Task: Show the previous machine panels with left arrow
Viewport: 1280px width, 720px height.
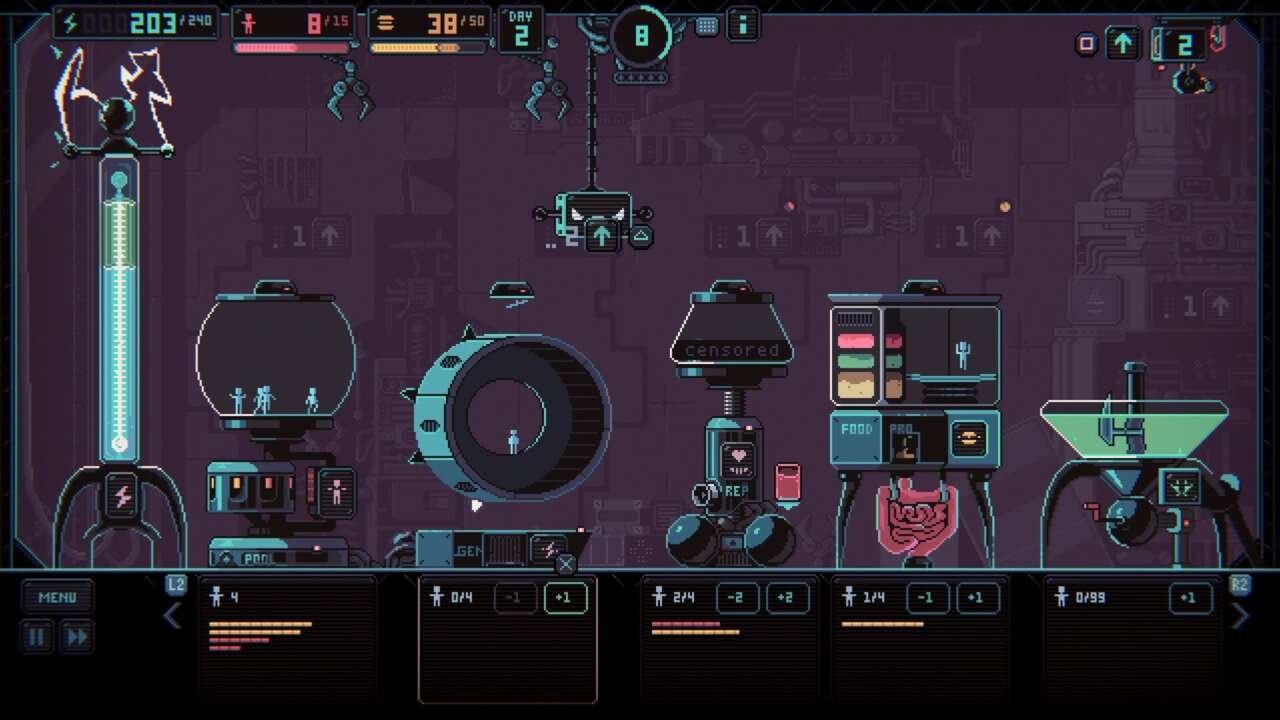Action: 173,616
